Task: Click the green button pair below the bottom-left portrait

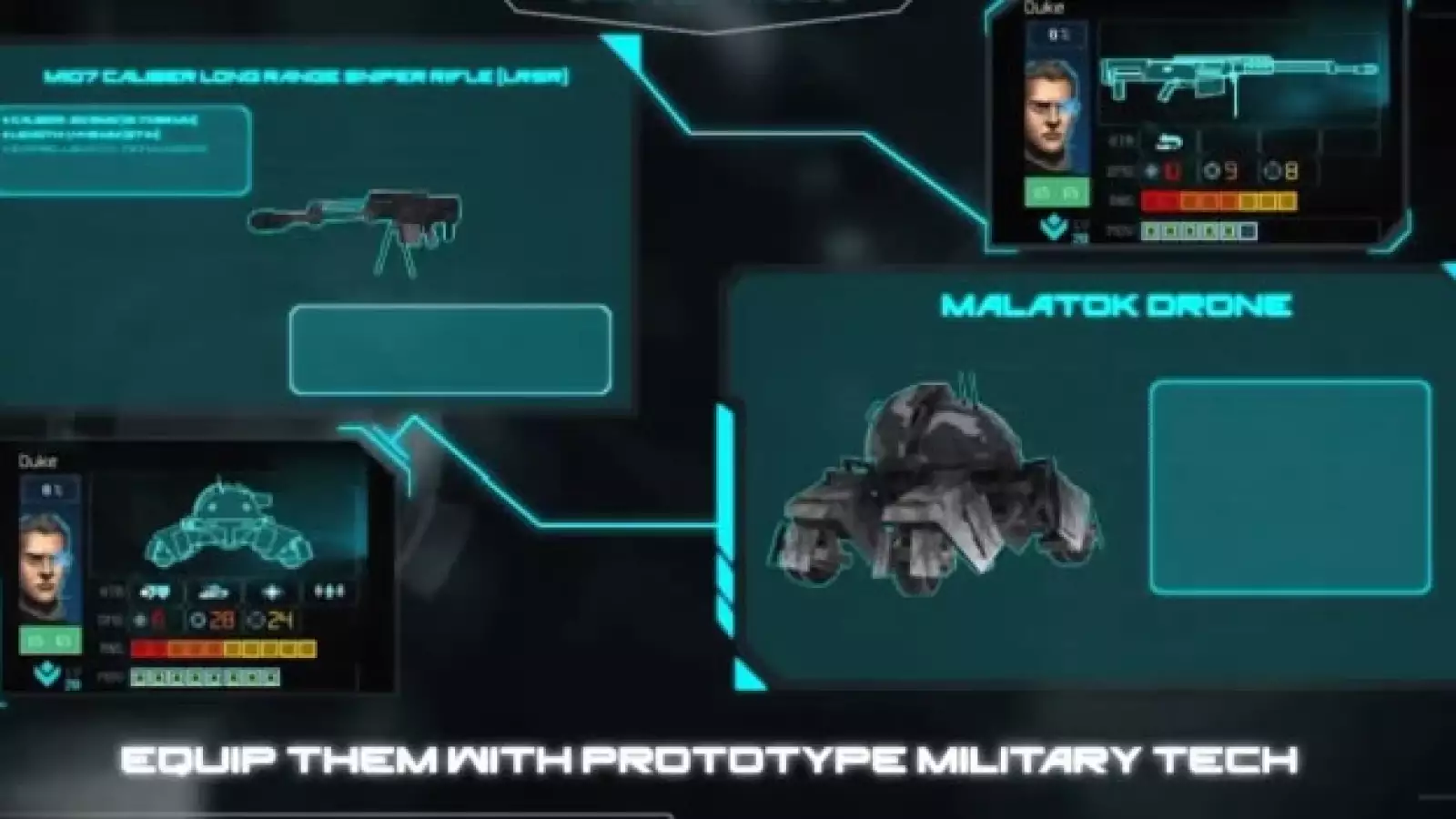Action: point(50,641)
